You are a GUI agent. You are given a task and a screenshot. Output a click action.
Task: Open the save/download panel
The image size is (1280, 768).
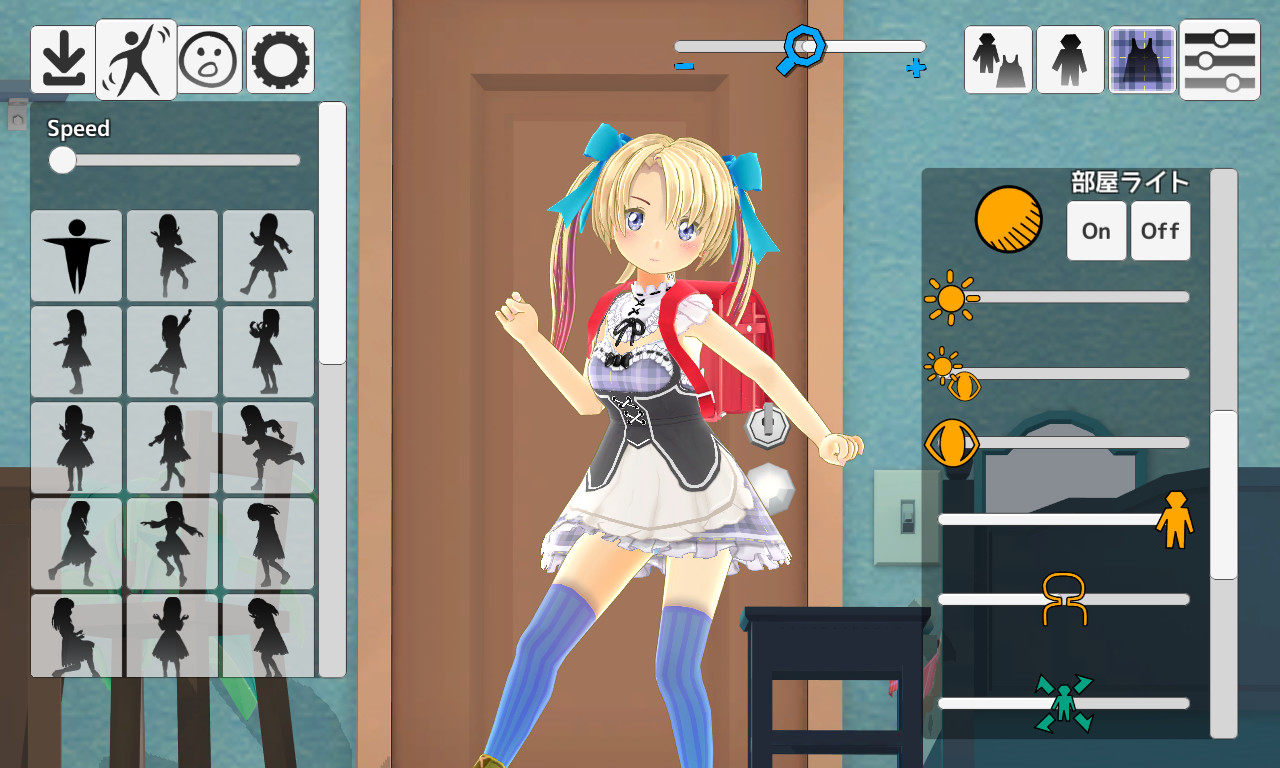(62, 60)
